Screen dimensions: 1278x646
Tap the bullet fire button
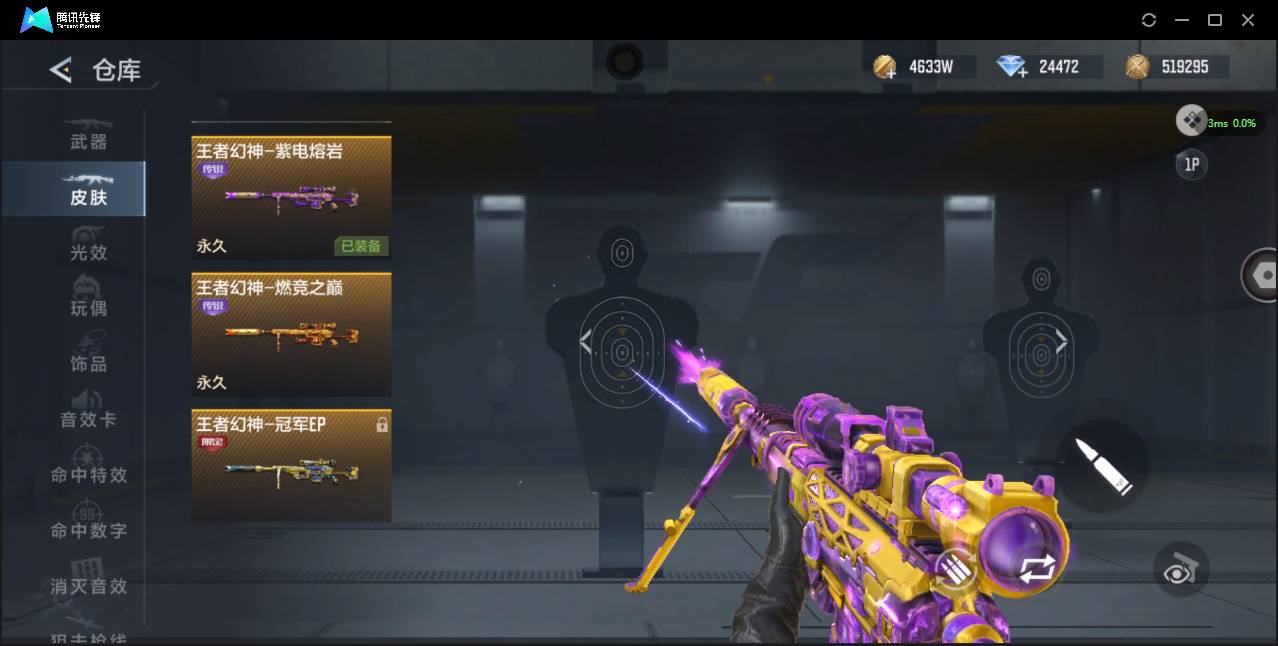click(x=1104, y=465)
